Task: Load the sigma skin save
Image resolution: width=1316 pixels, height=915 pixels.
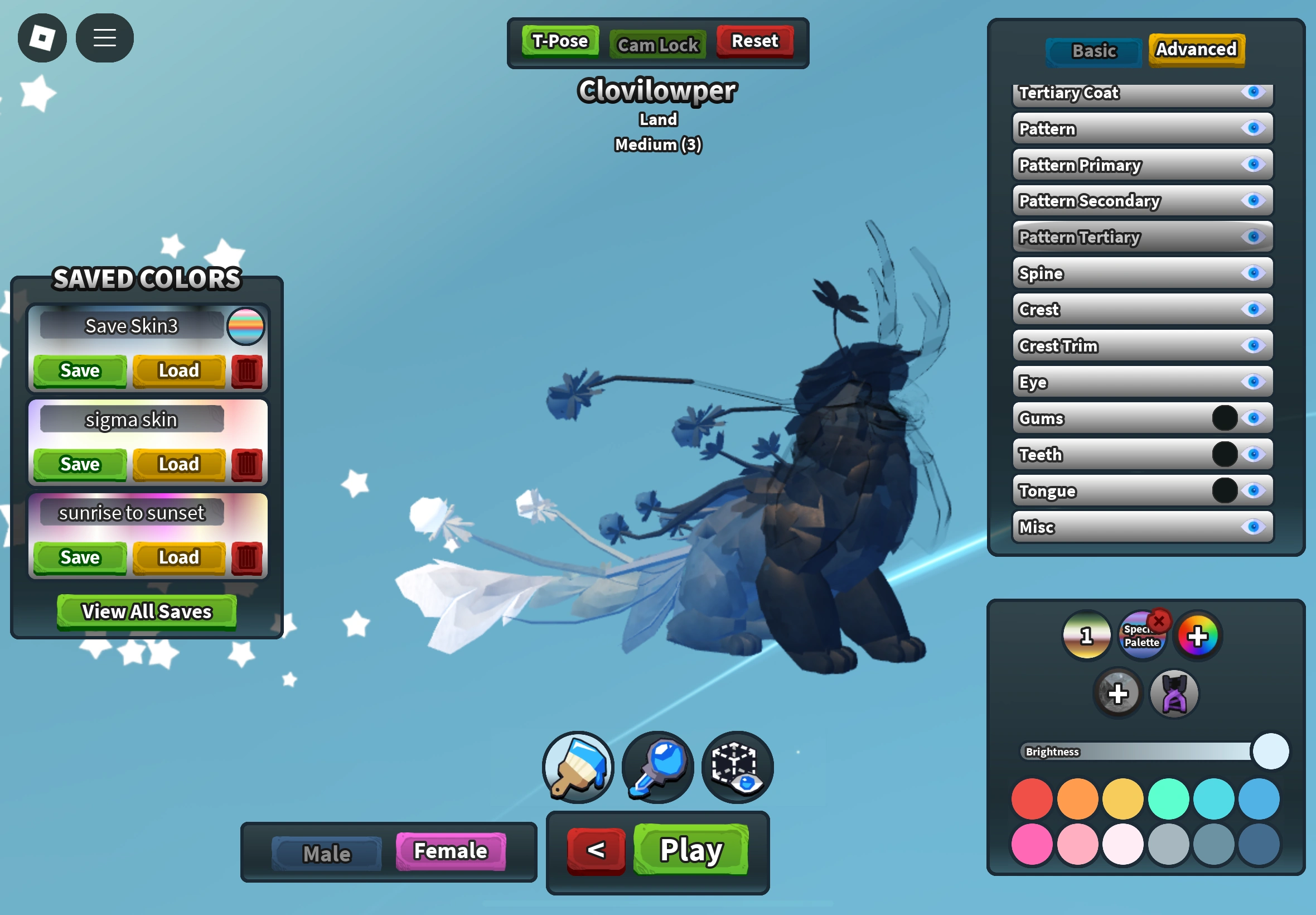Action: click(178, 464)
